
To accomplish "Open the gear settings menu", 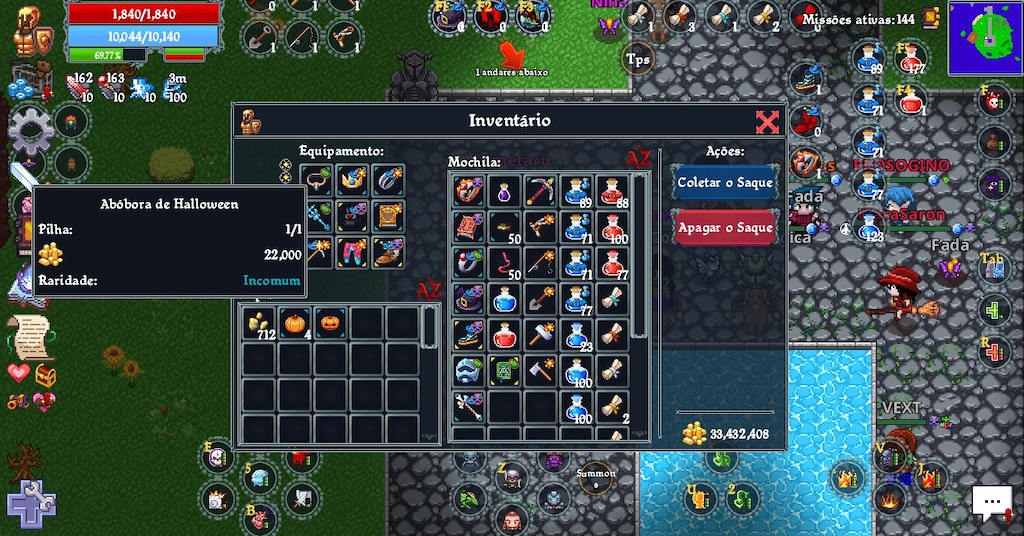I will [30, 128].
